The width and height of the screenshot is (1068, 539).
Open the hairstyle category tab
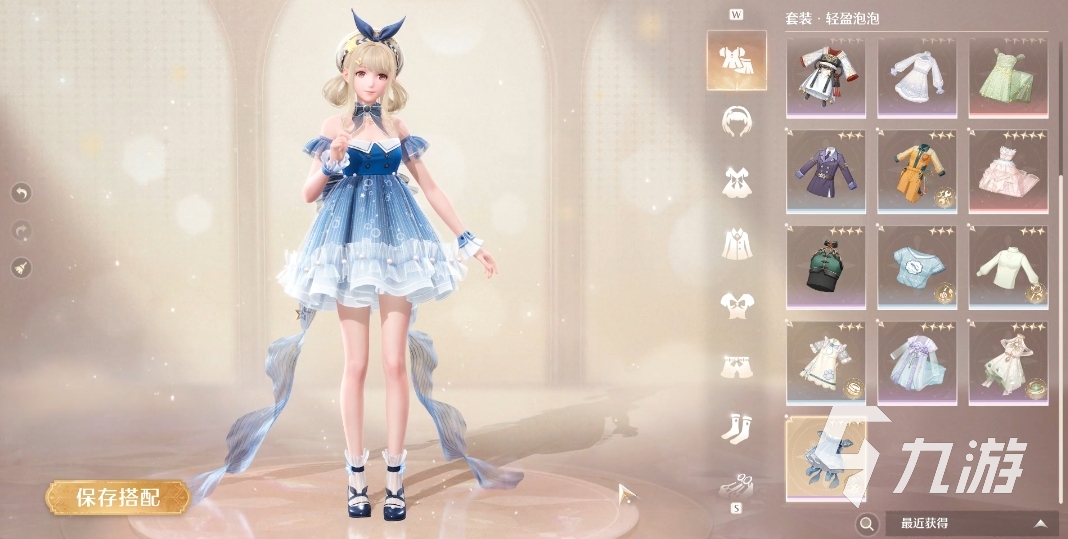(736, 120)
